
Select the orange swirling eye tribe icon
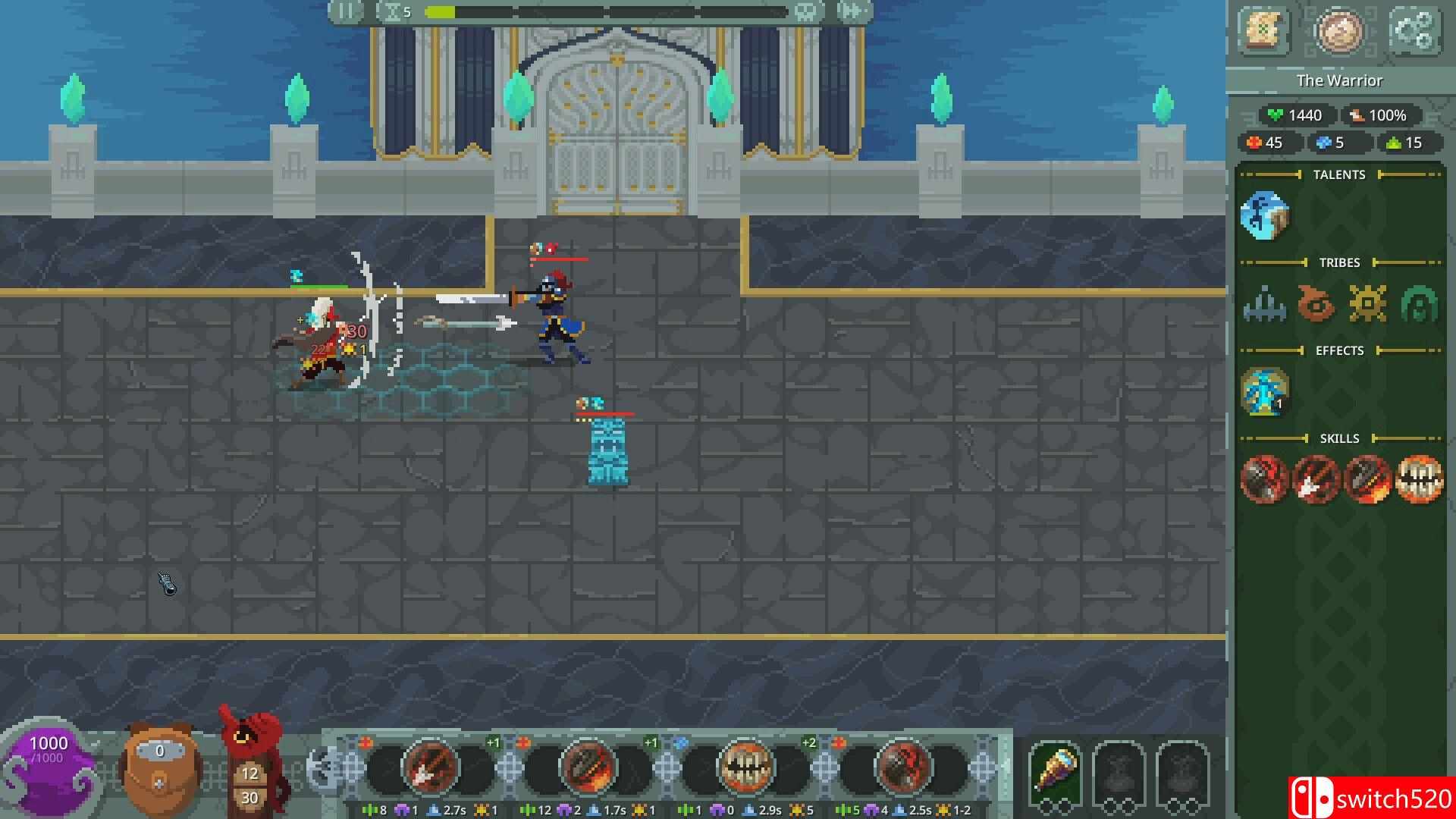point(1316,304)
